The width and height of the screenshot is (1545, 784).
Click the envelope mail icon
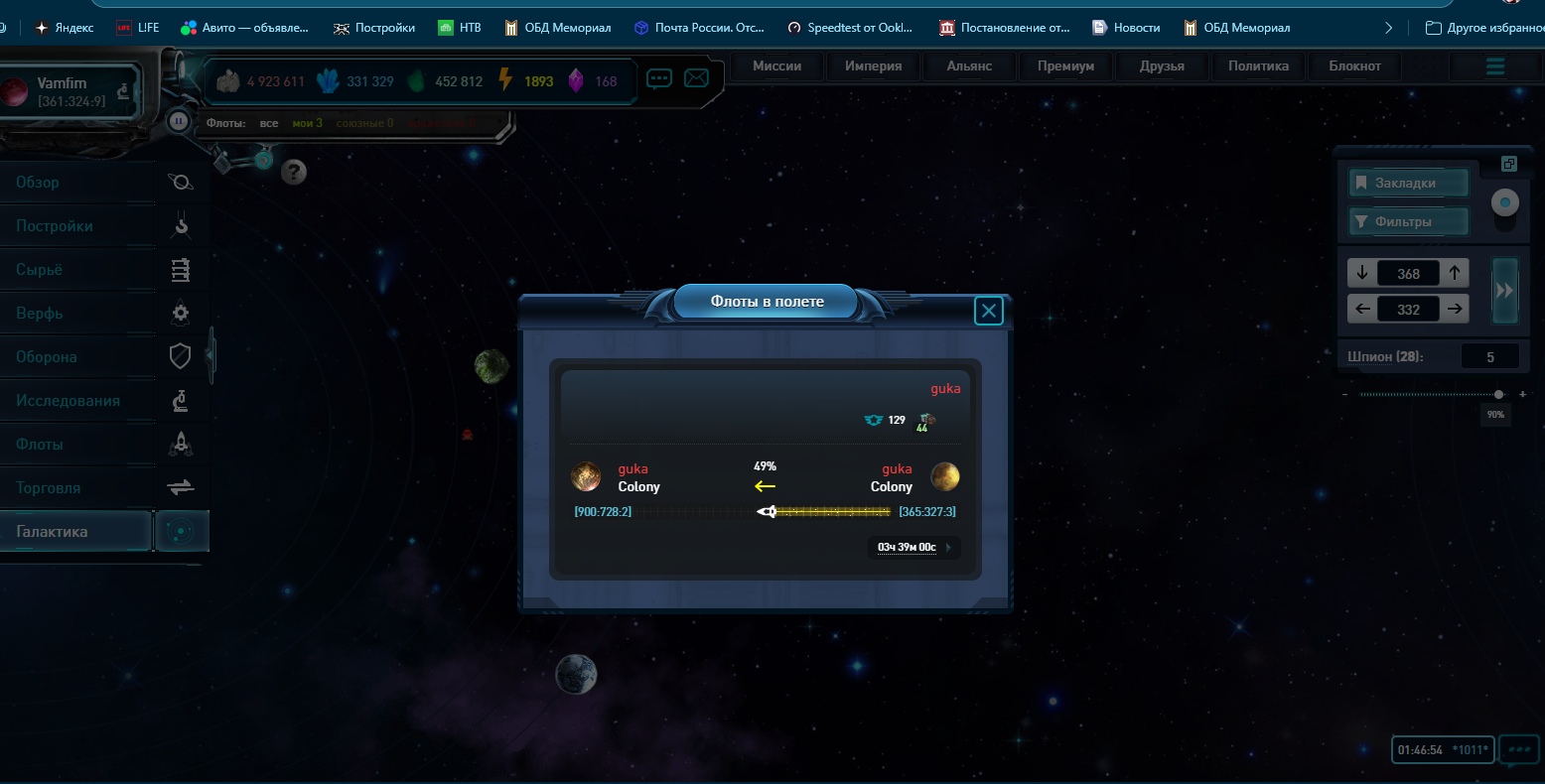(697, 77)
